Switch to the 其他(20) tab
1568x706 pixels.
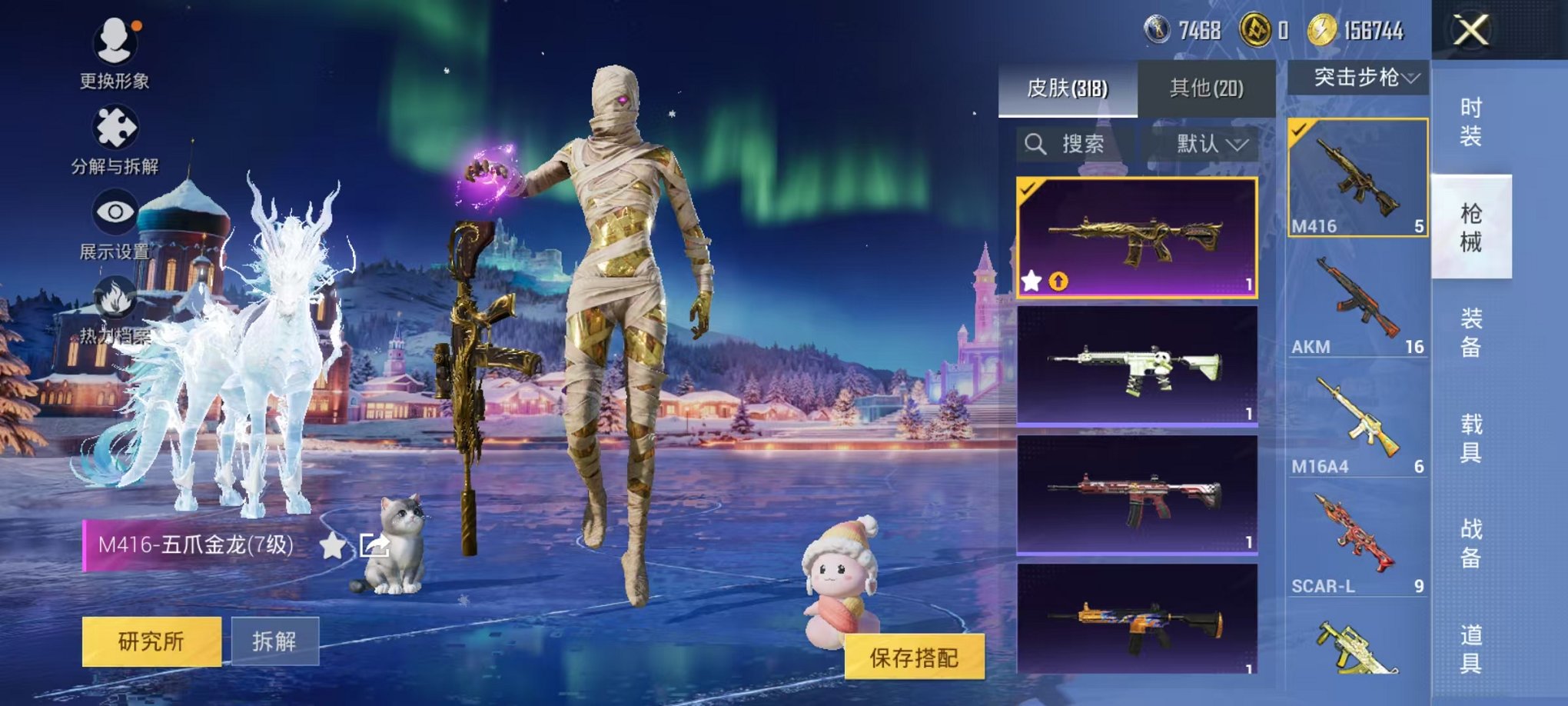tap(1207, 88)
